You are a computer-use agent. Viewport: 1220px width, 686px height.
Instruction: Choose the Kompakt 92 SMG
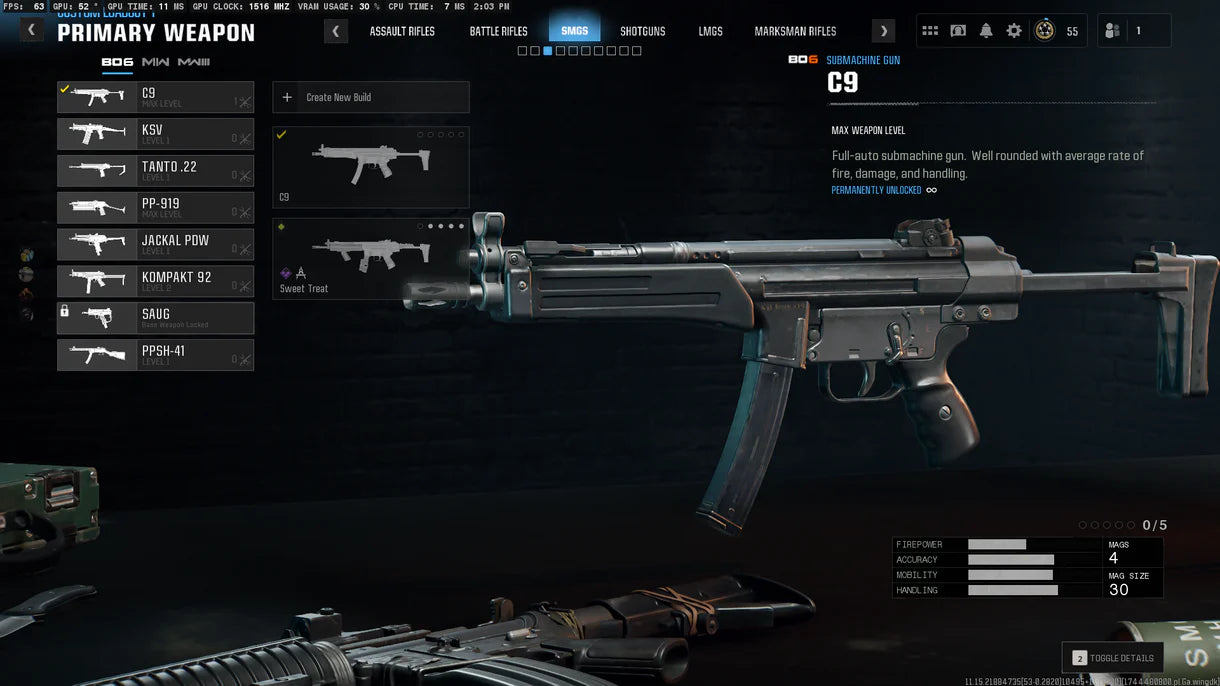(x=155, y=282)
